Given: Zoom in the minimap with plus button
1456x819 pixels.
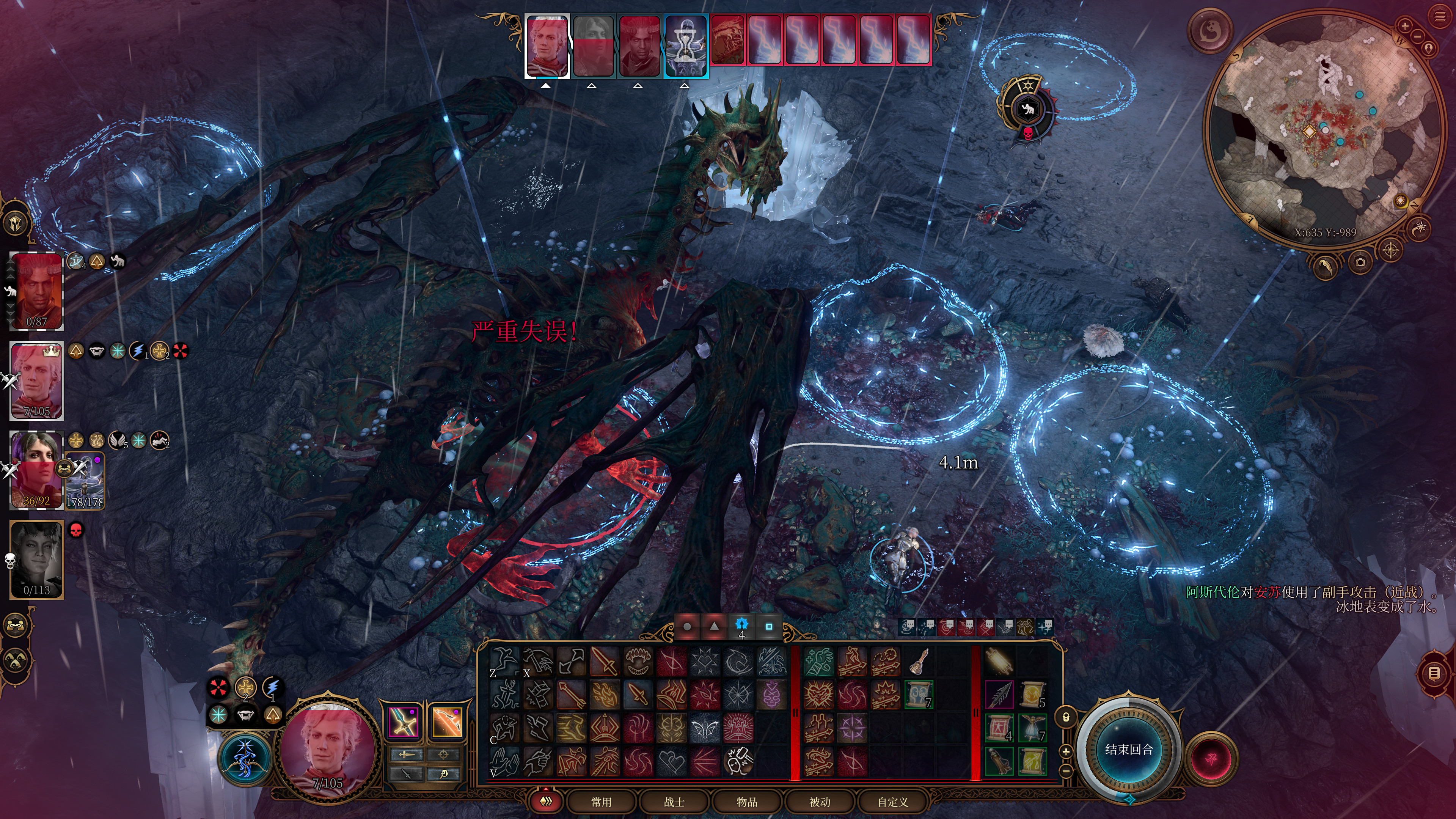Looking at the screenshot, I should tap(1404, 25).
